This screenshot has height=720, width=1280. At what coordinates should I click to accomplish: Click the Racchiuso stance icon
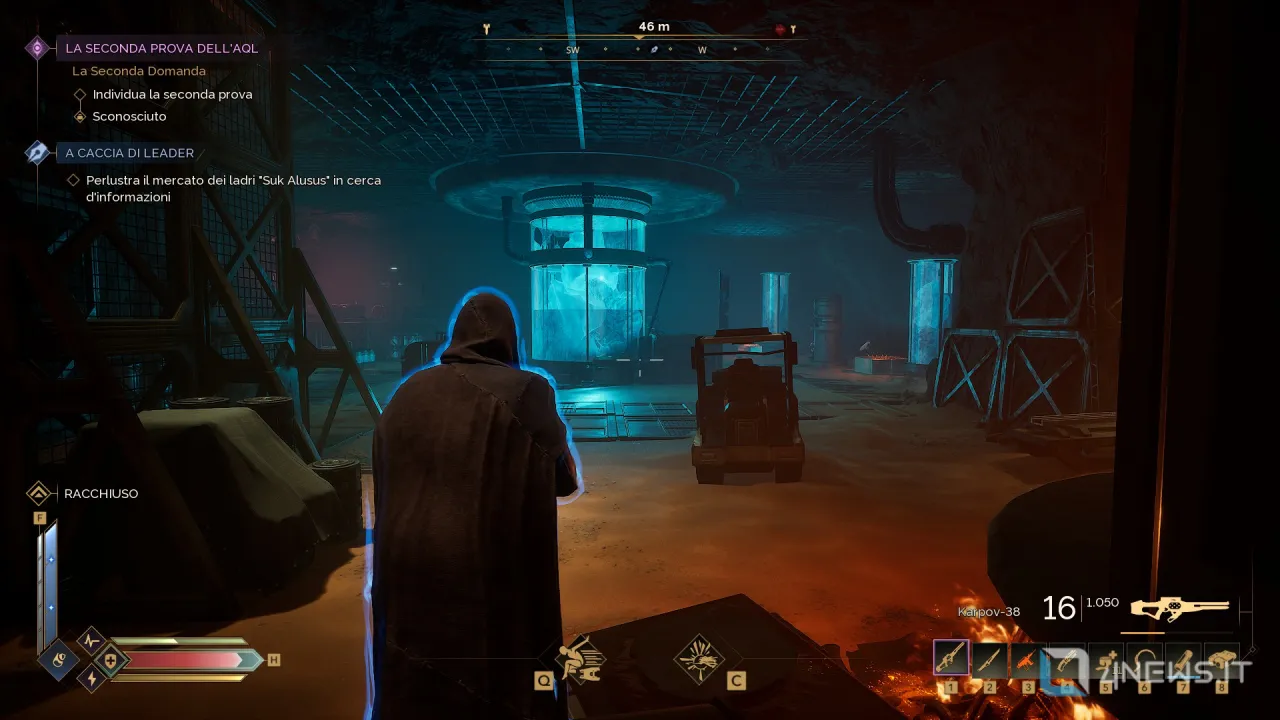[x=39, y=494]
